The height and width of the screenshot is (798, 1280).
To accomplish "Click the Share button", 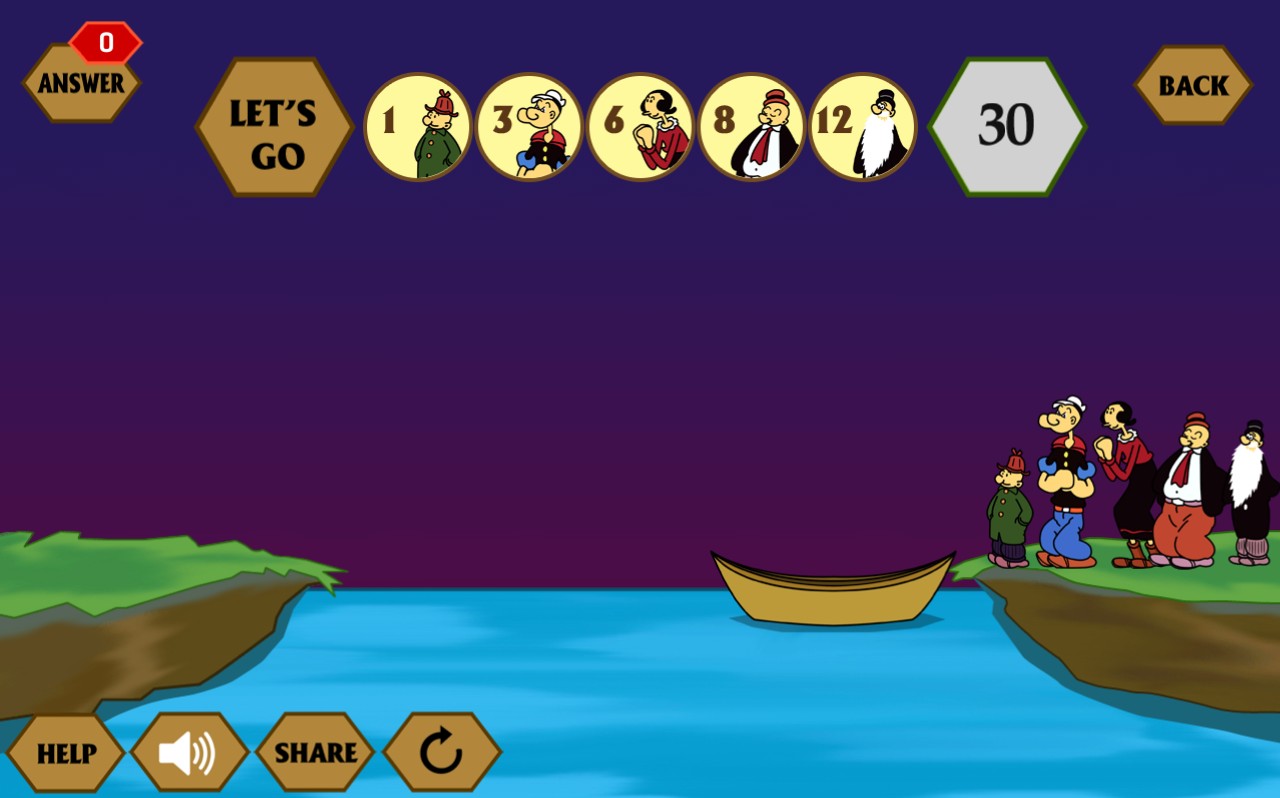I will tap(315, 753).
